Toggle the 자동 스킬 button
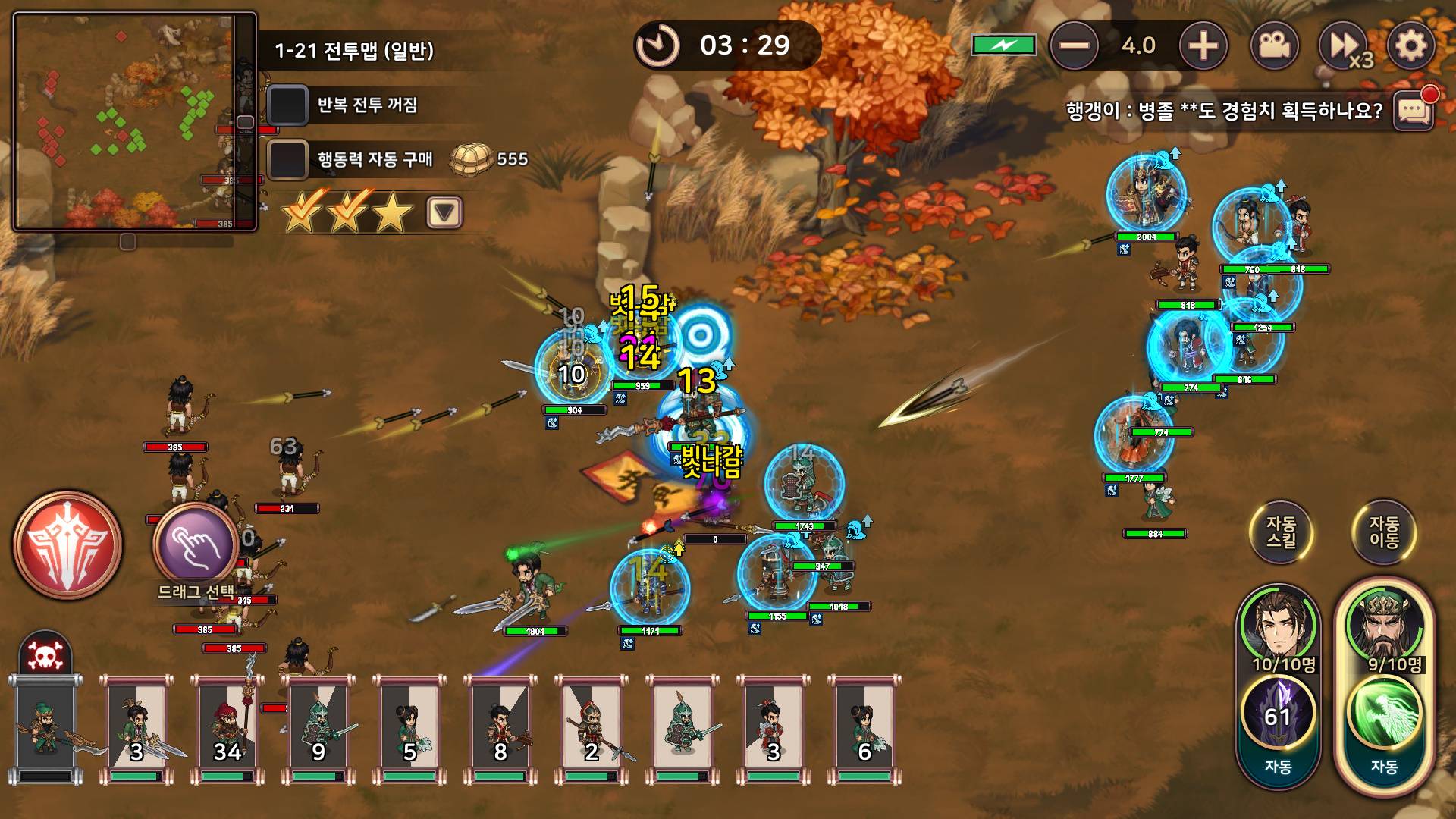The width and height of the screenshot is (1456, 819). click(x=1281, y=532)
